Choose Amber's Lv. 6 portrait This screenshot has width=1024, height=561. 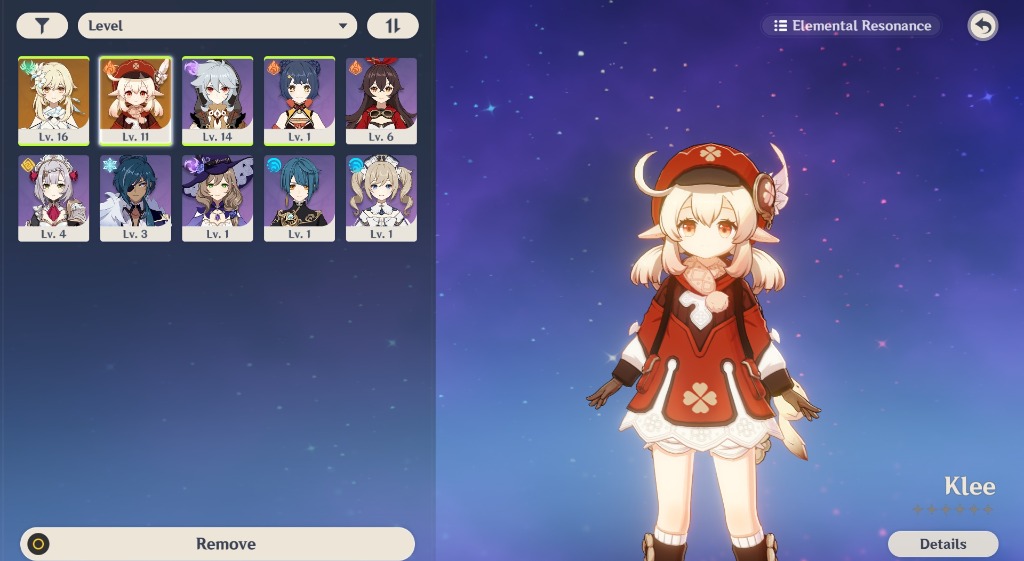(381, 100)
